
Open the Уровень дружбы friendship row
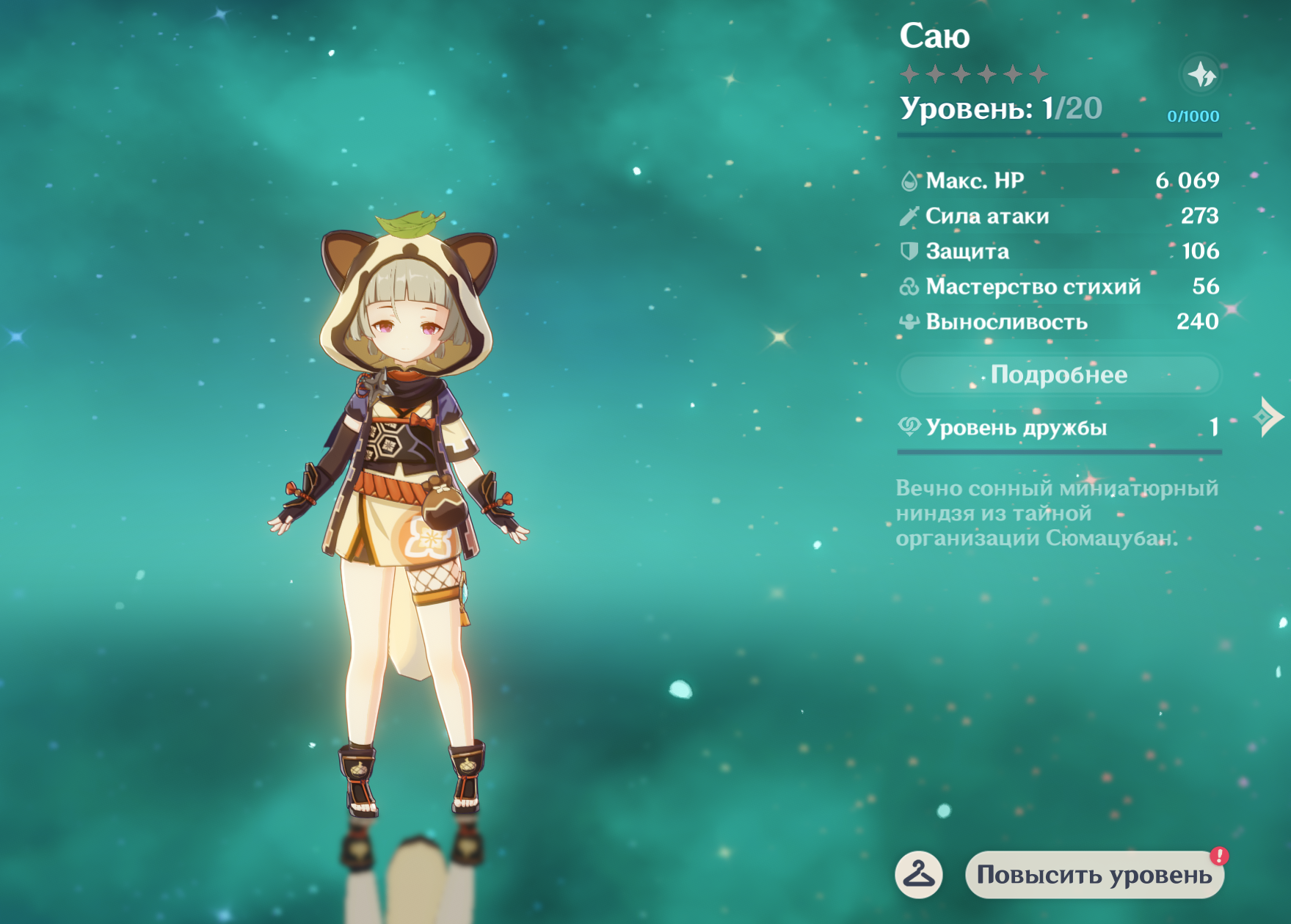click(1058, 427)
